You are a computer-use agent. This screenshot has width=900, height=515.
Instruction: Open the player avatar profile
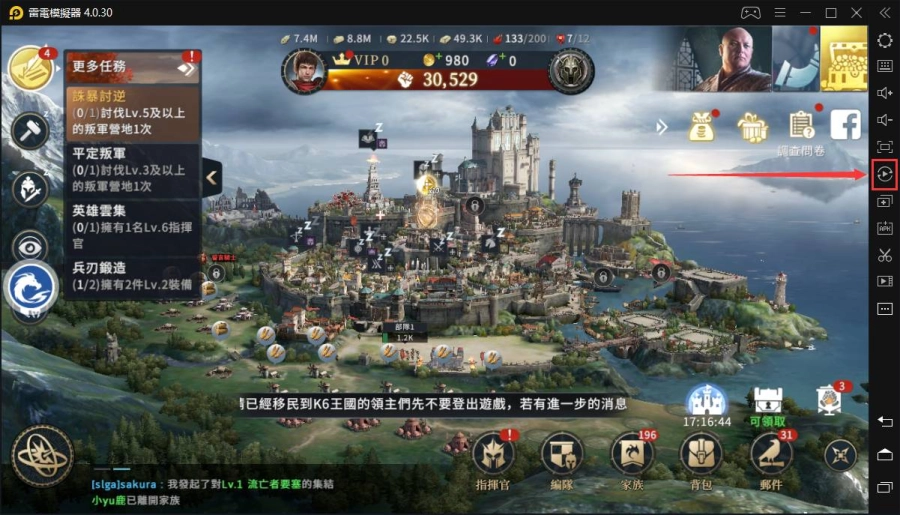(304, 69)
